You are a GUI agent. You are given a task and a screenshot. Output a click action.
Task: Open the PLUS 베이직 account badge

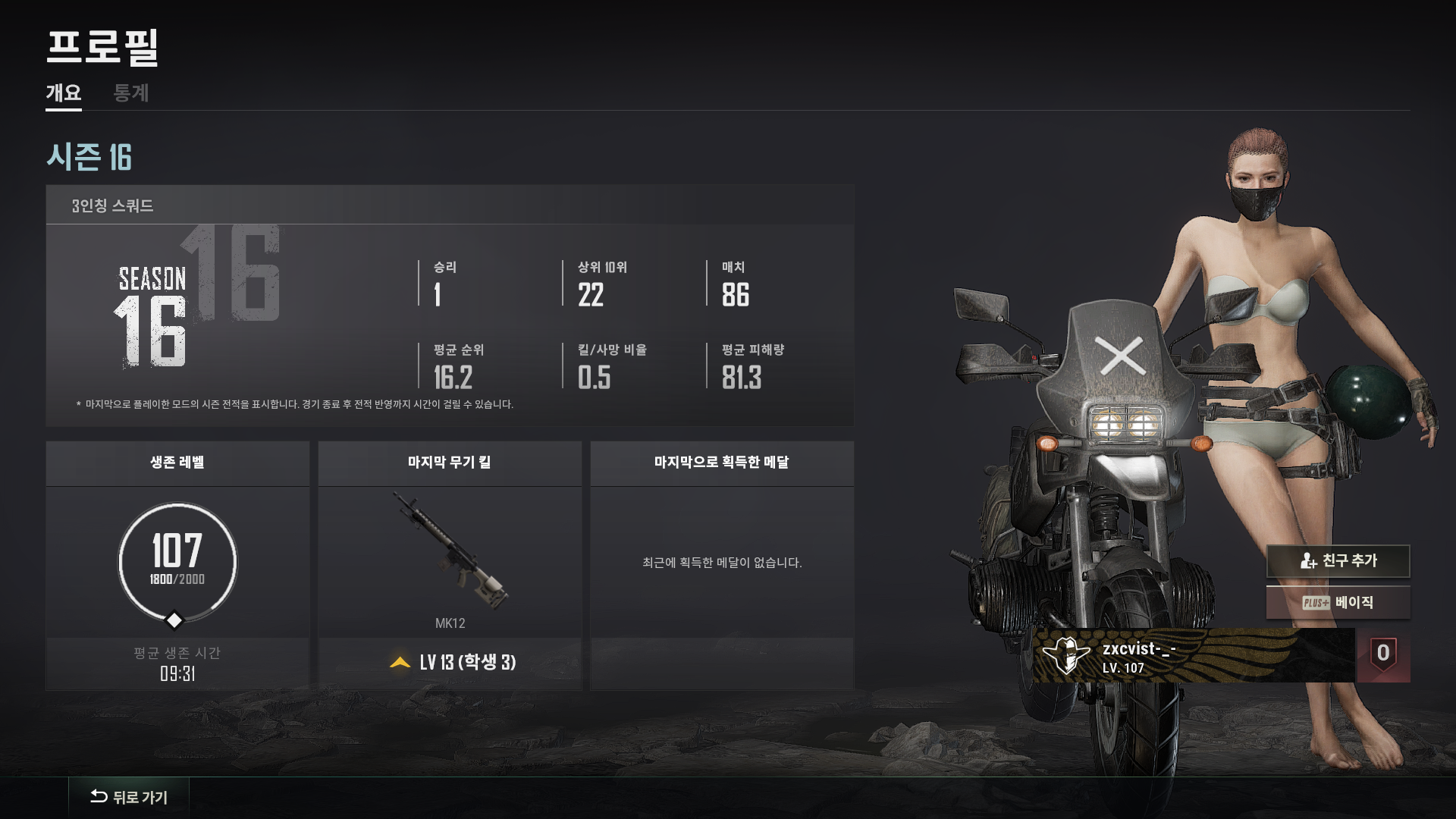coord(1338,603)
